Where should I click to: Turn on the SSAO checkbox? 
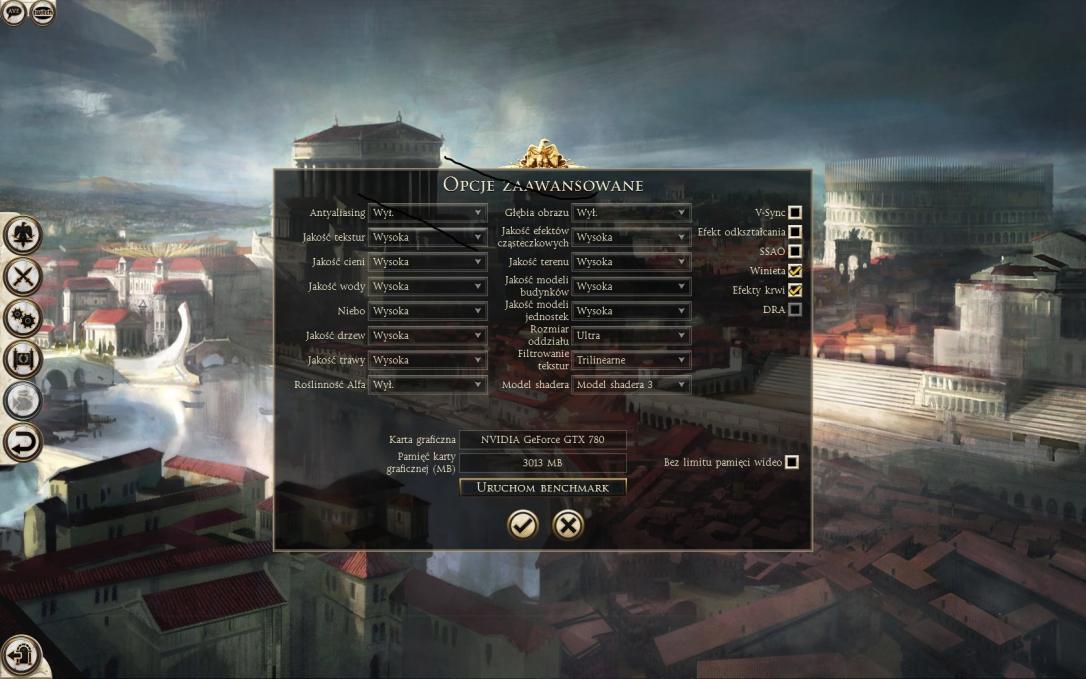[795, 251]
